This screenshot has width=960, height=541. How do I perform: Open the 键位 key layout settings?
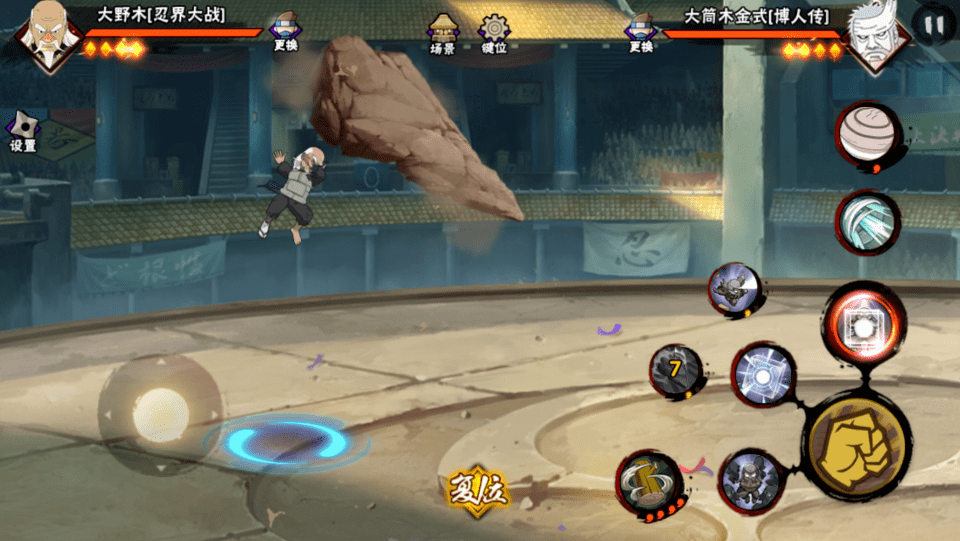(494, 33)
